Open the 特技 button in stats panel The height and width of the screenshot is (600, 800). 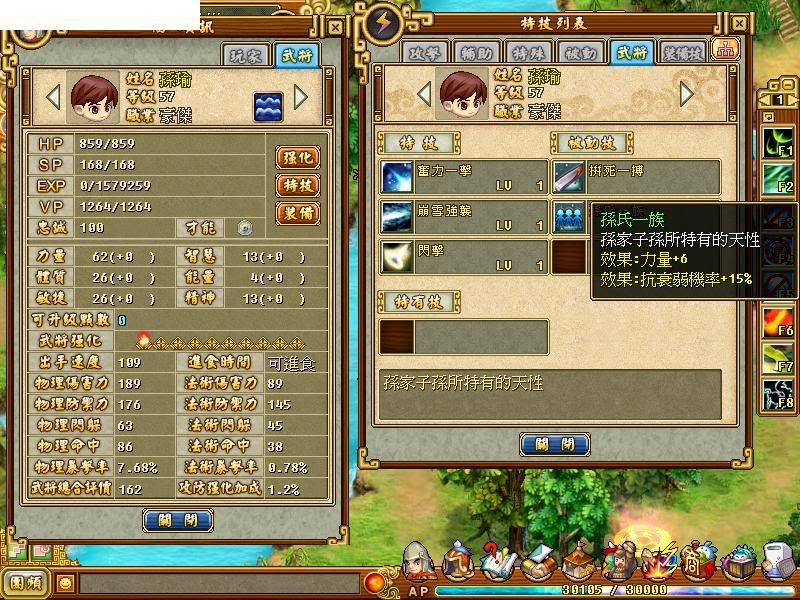click(297, 185)
